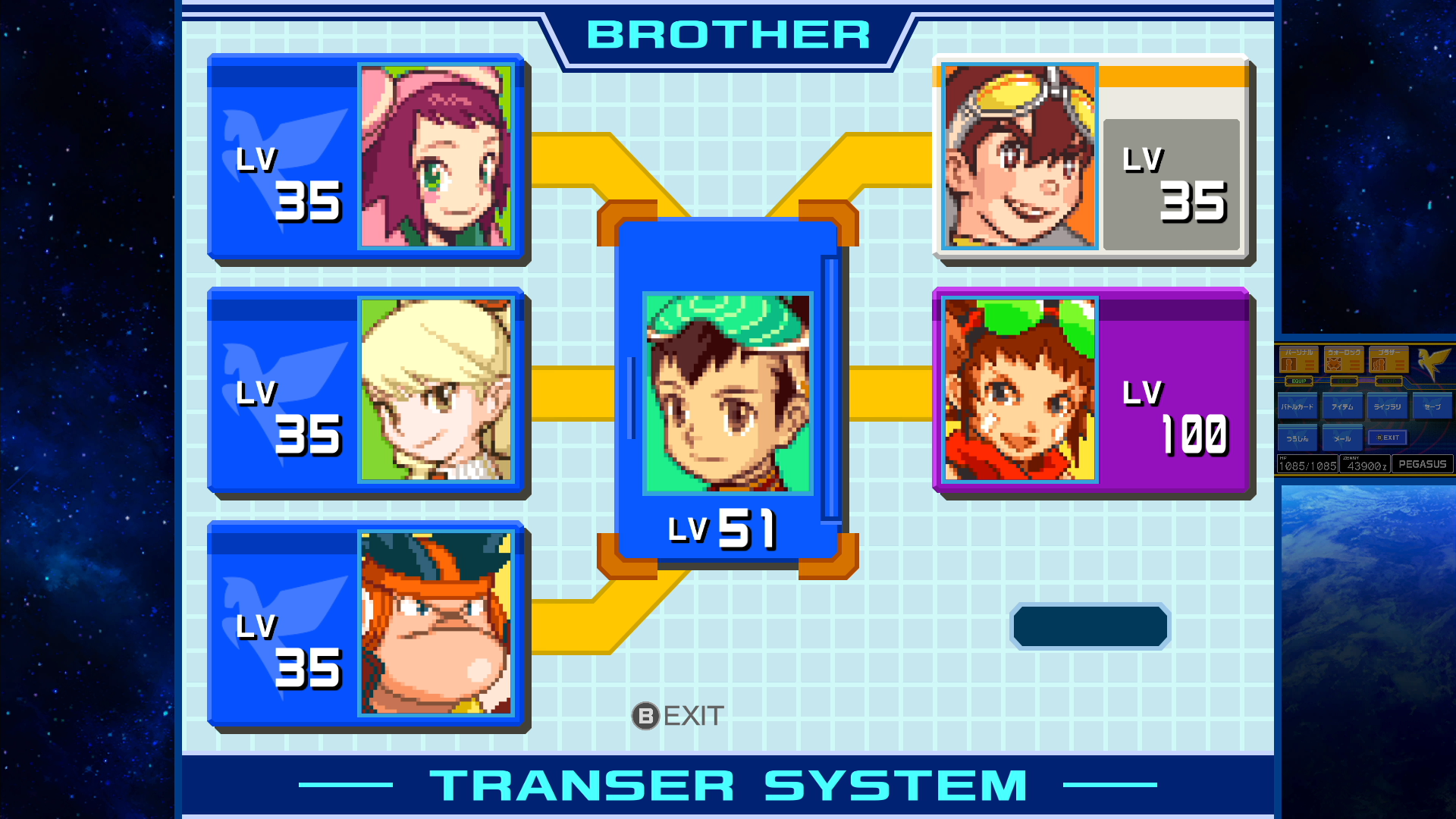Open the メール (Mail) icon

(x=1343, y=438)
